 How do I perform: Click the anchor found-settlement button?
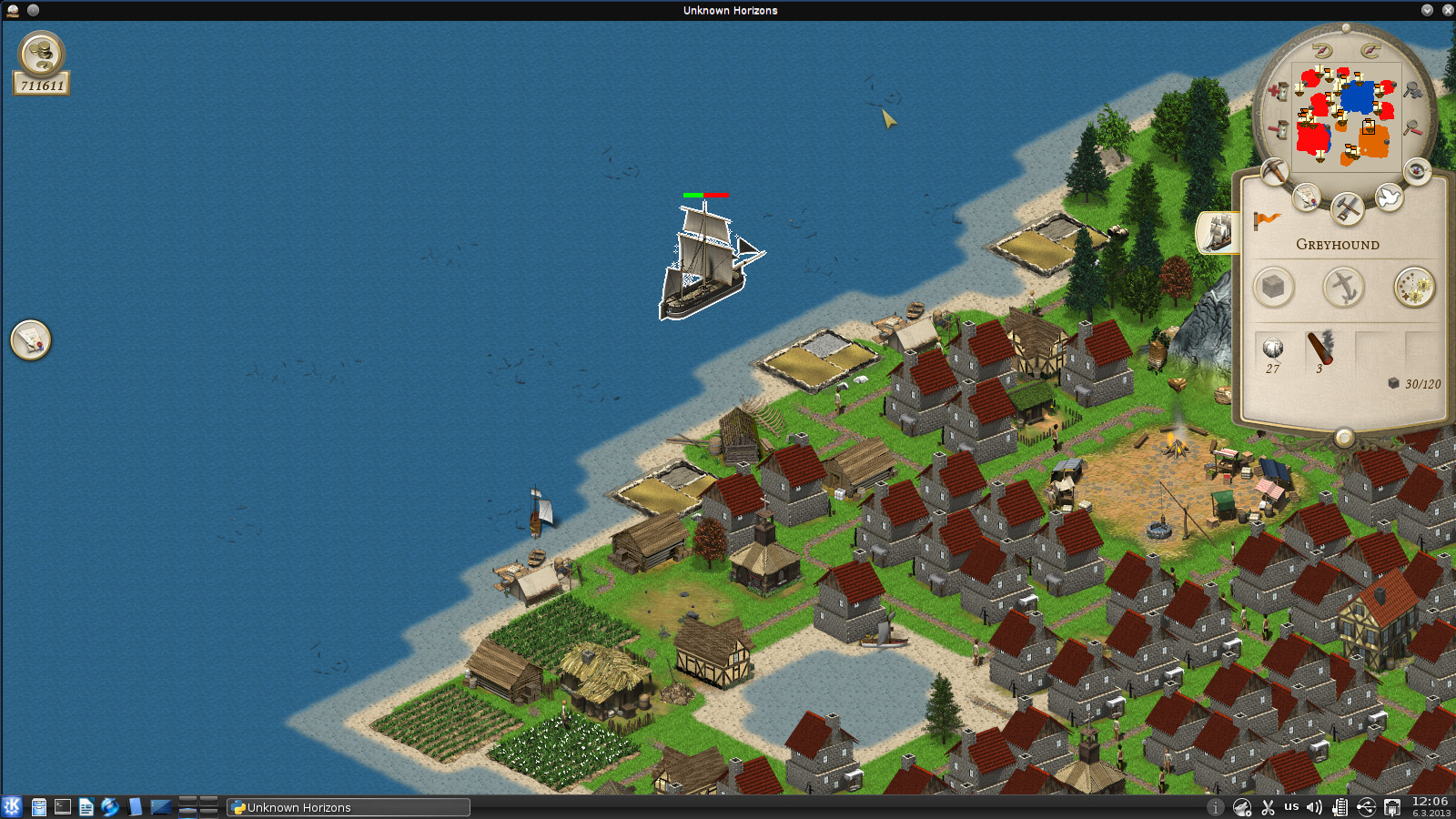click(x=1343, y=288)
